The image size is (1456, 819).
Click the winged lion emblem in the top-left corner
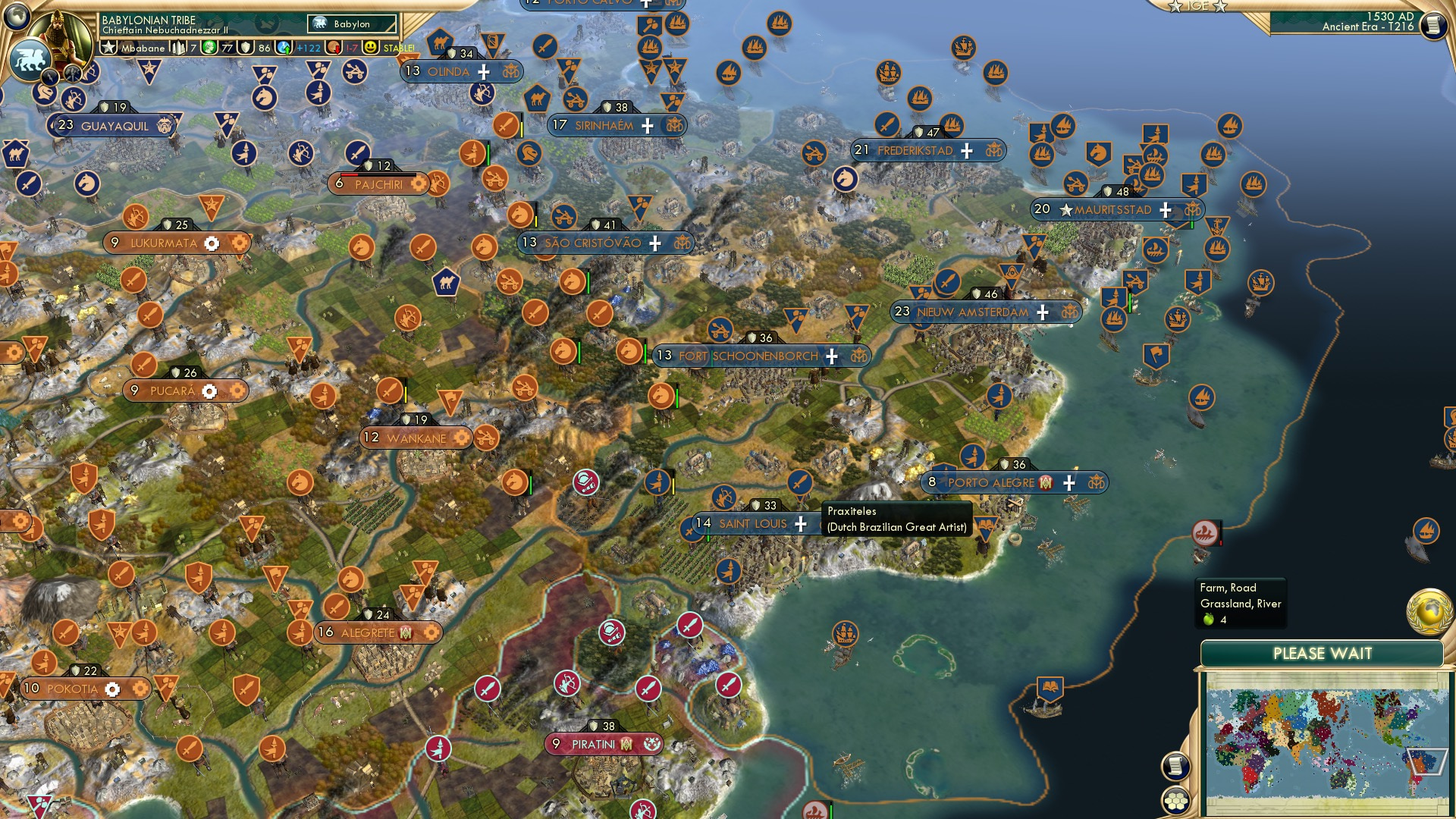tap(31, 58)
